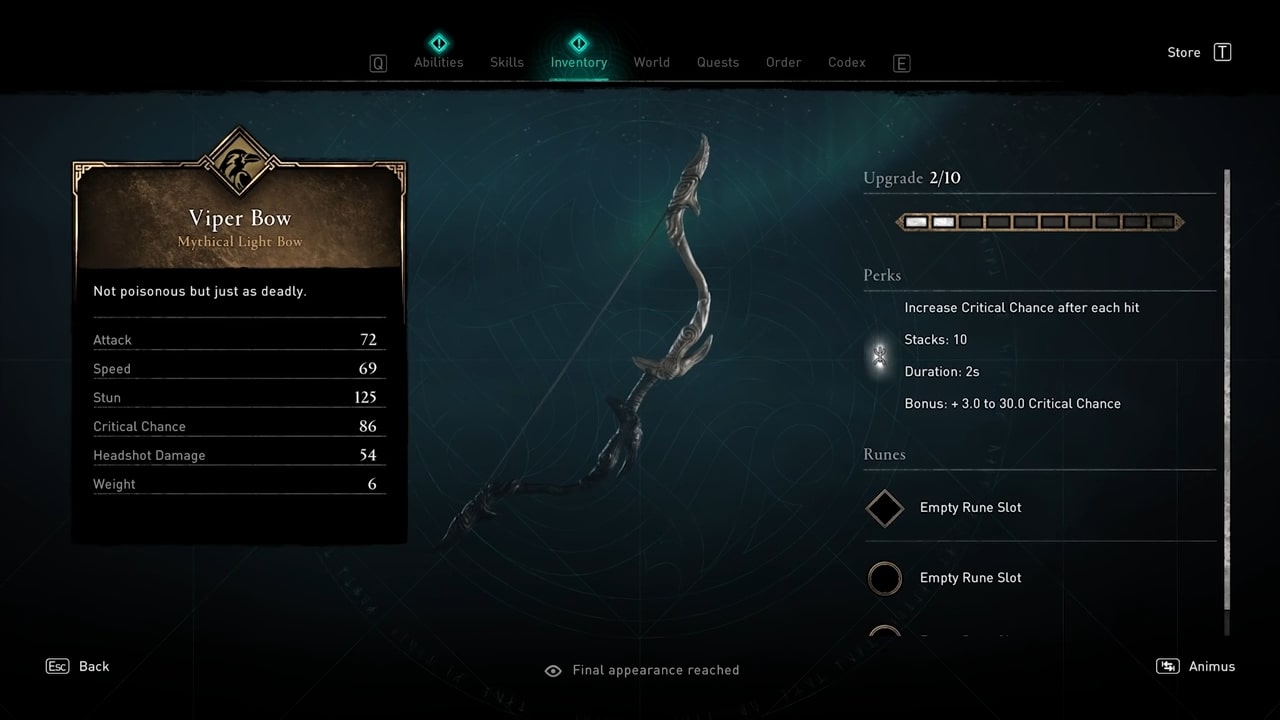Go to the World tab
This screenshot has width=1280, height=720.
point(651,62)
